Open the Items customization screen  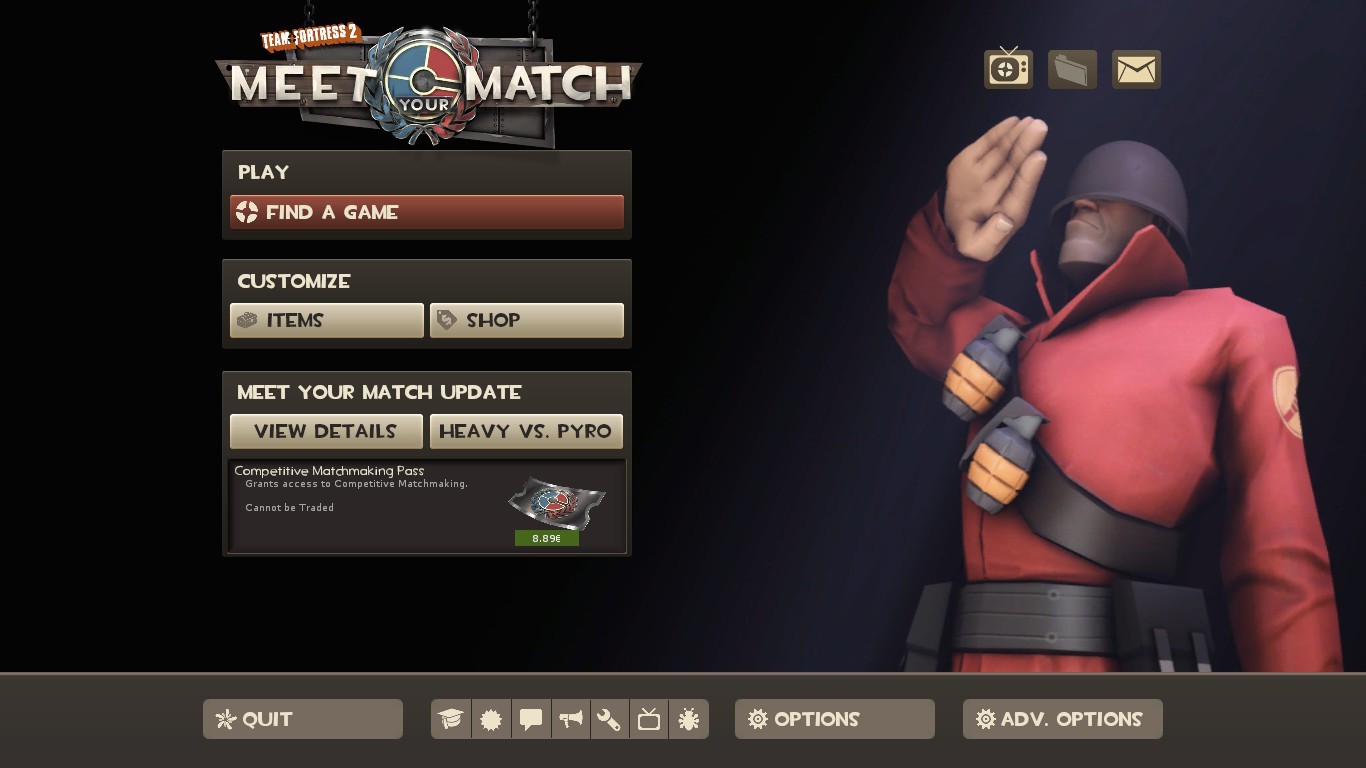pyautogui.click(x=327, y=320)
